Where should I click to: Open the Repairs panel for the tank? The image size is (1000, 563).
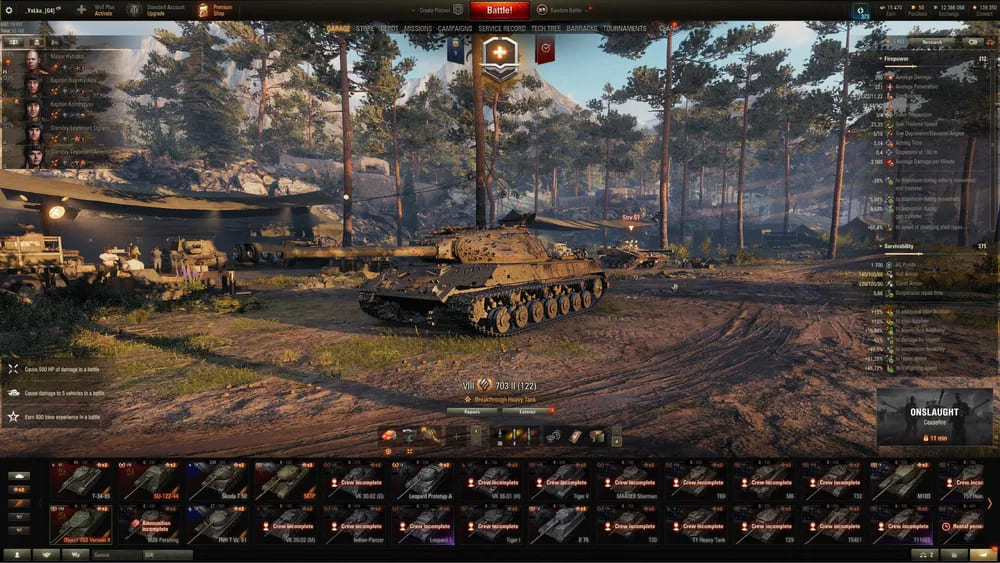[x=473, y=411]
